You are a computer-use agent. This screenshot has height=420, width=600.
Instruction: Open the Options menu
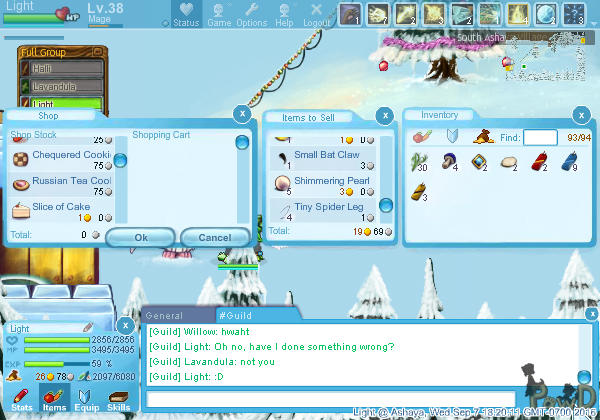tap(251, 14)
